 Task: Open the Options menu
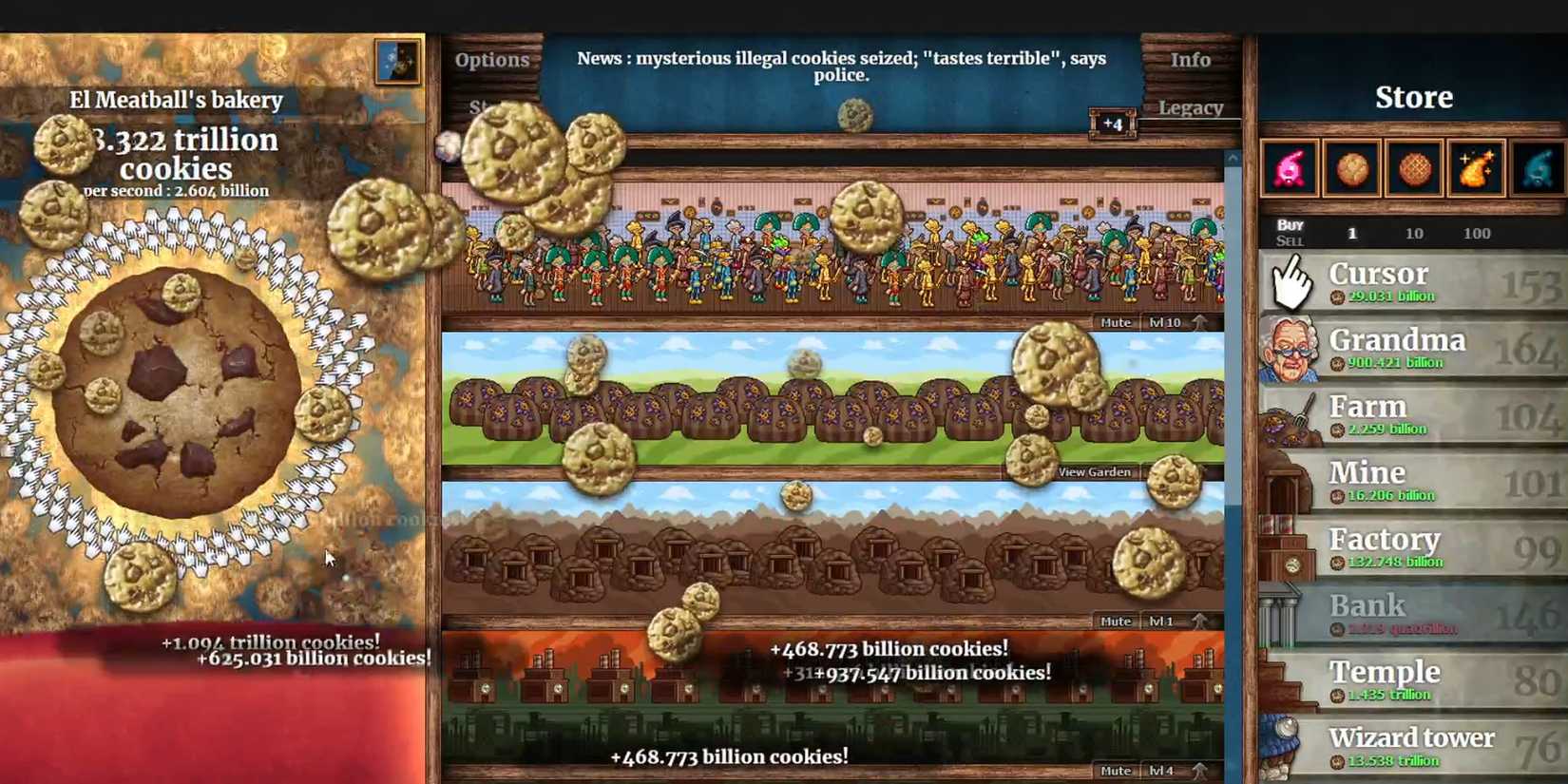coord(491,59)
